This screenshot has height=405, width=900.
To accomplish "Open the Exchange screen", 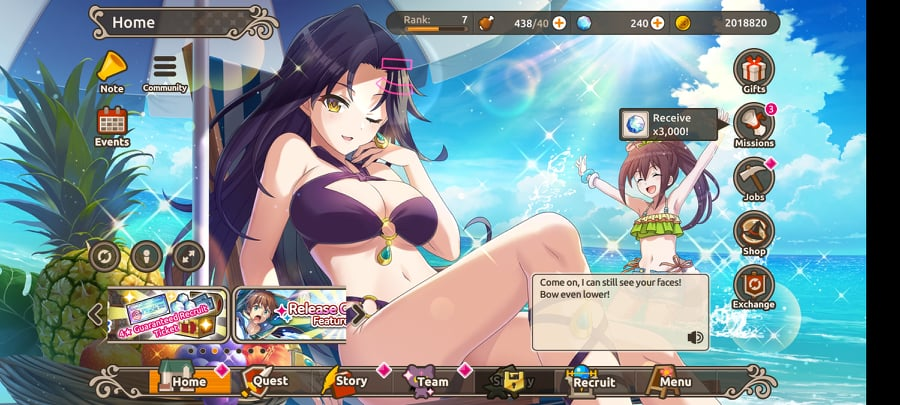I will point(754,286).
